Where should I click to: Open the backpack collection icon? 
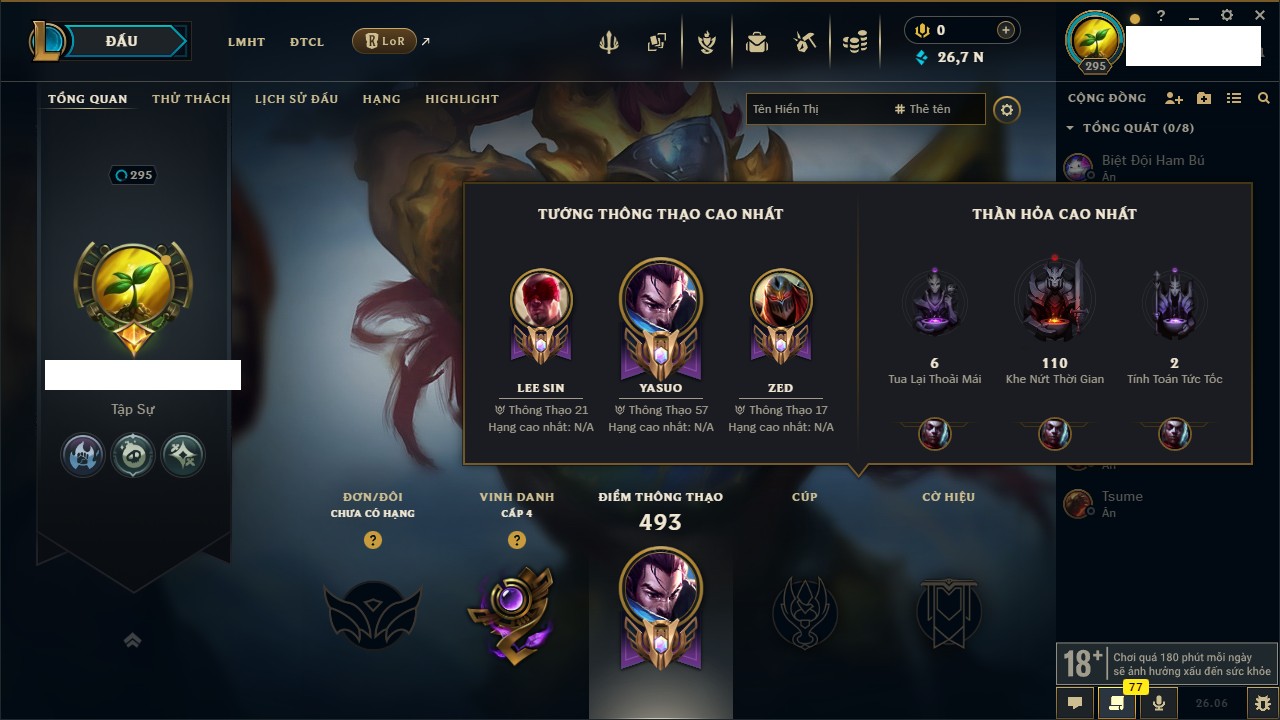point(757,42)
